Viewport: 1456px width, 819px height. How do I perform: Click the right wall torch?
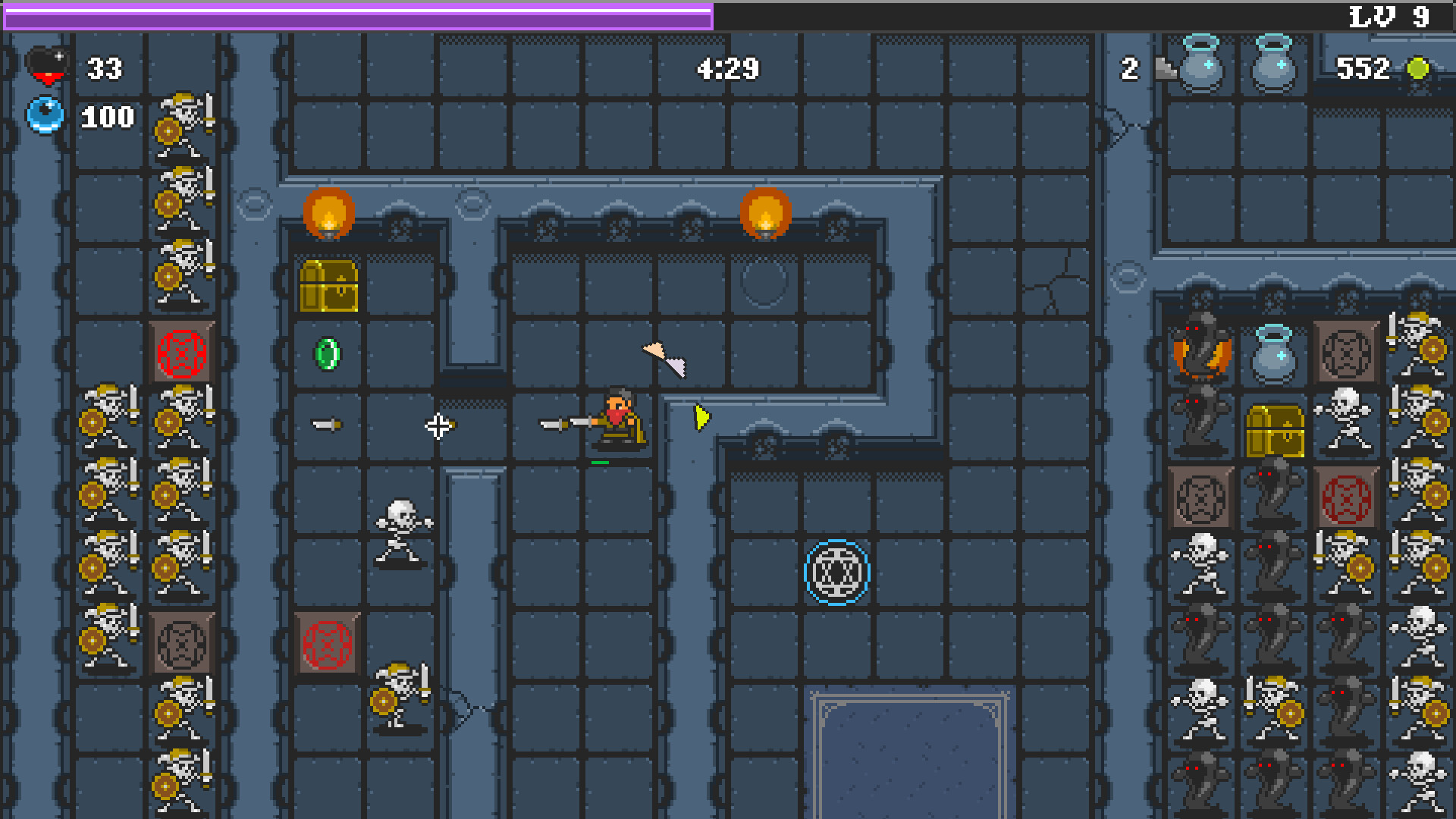click(x=766, y=215)
